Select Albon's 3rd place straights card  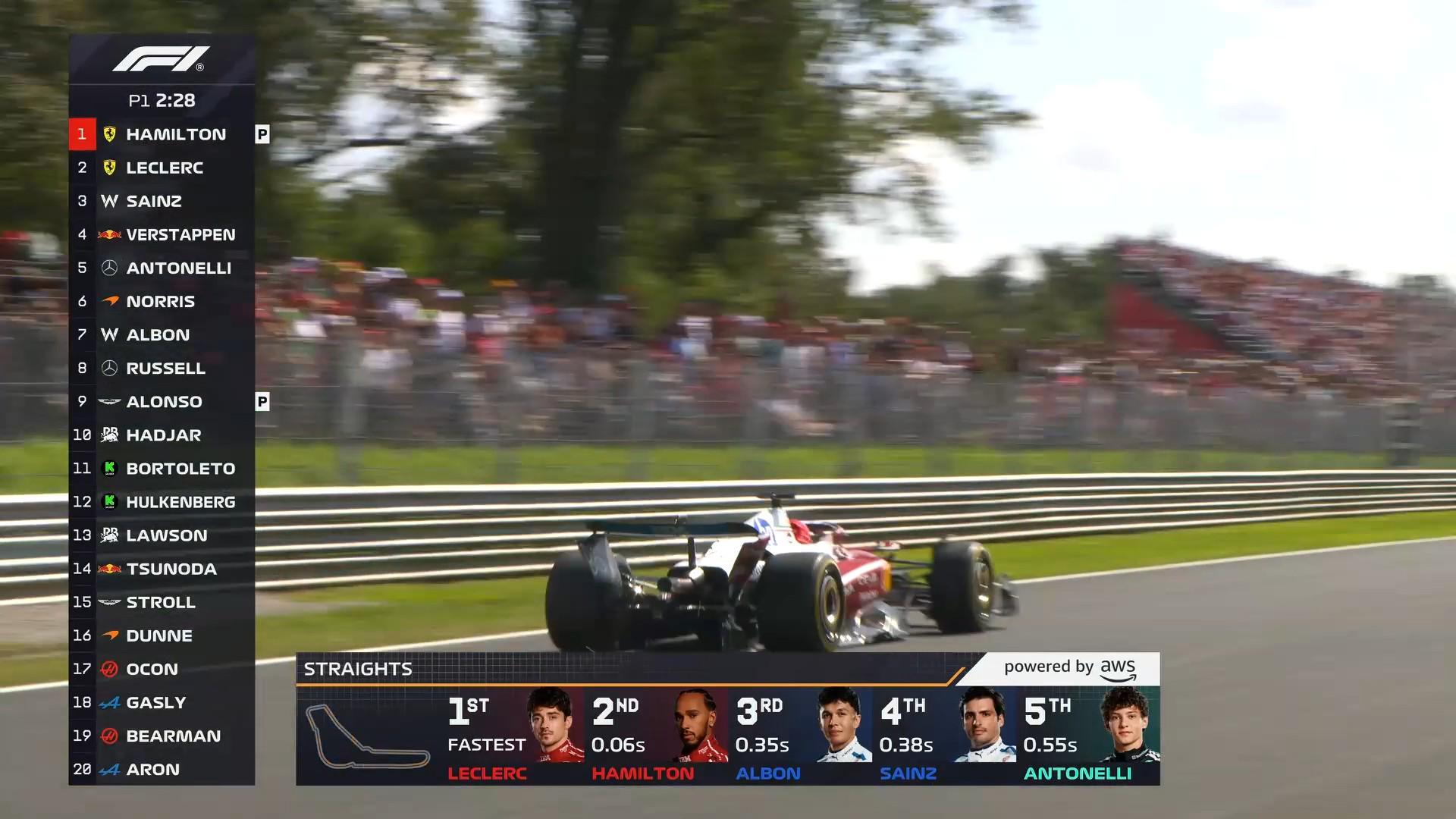point(802,736)
